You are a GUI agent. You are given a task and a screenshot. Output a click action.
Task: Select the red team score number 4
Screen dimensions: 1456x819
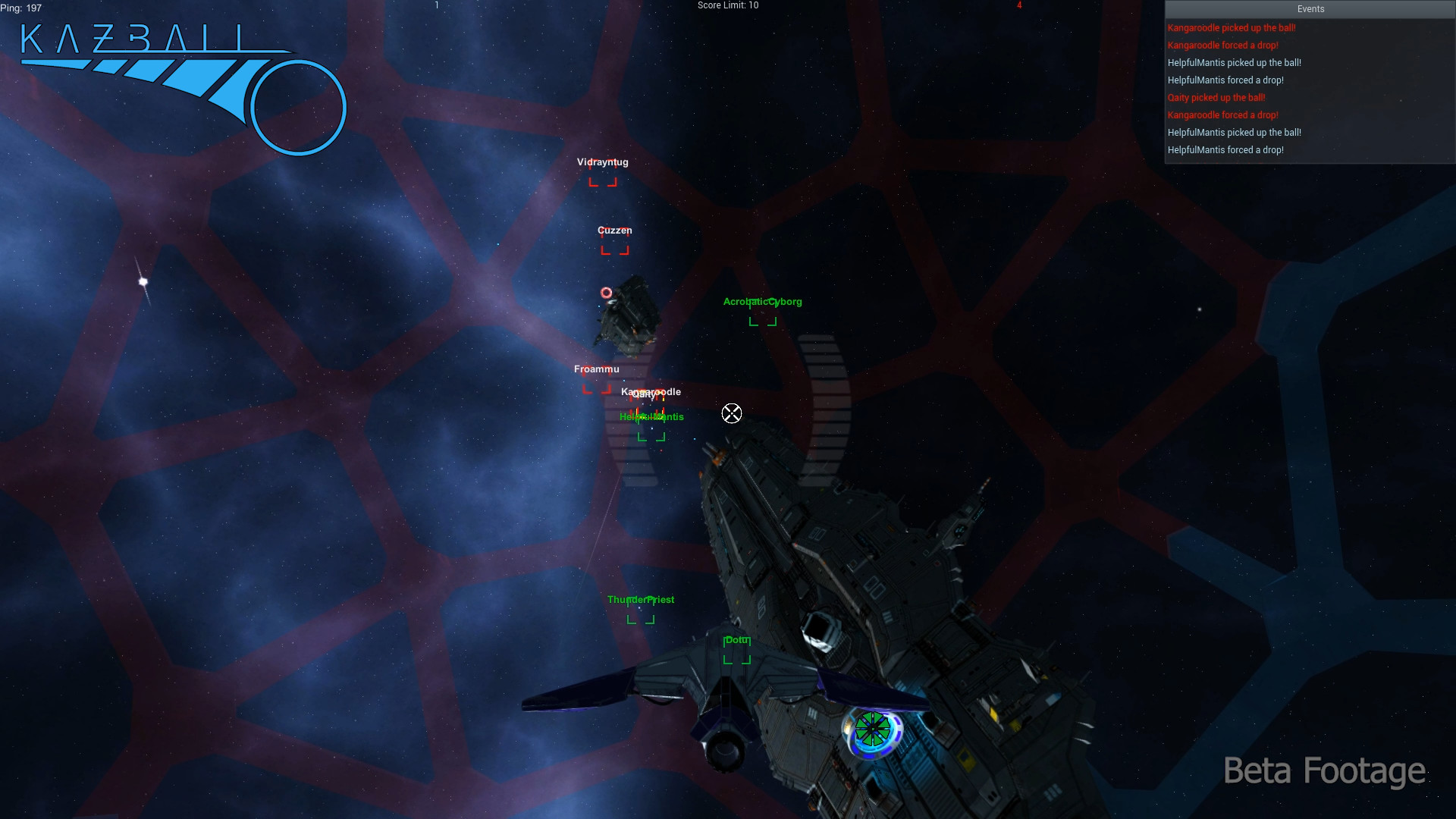pyautogui.click(x=1019, y=5)
